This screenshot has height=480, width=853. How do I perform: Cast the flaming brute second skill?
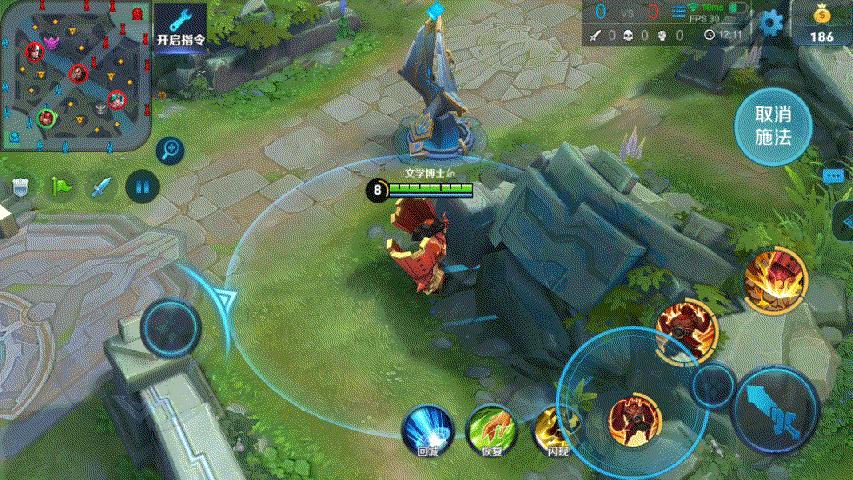click(x=688, y=327)
